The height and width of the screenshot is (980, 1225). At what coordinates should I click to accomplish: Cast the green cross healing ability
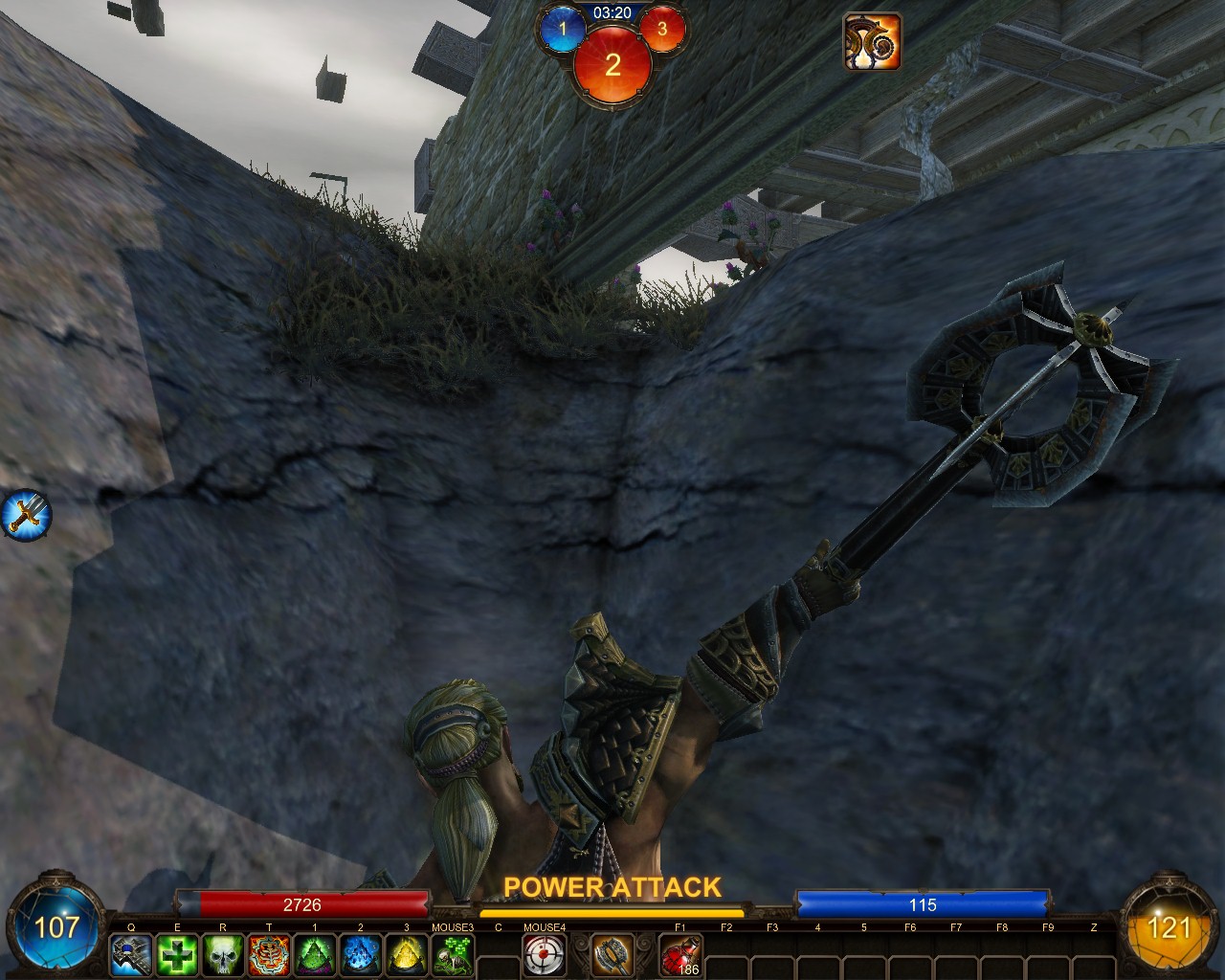(x=177, y=954)
